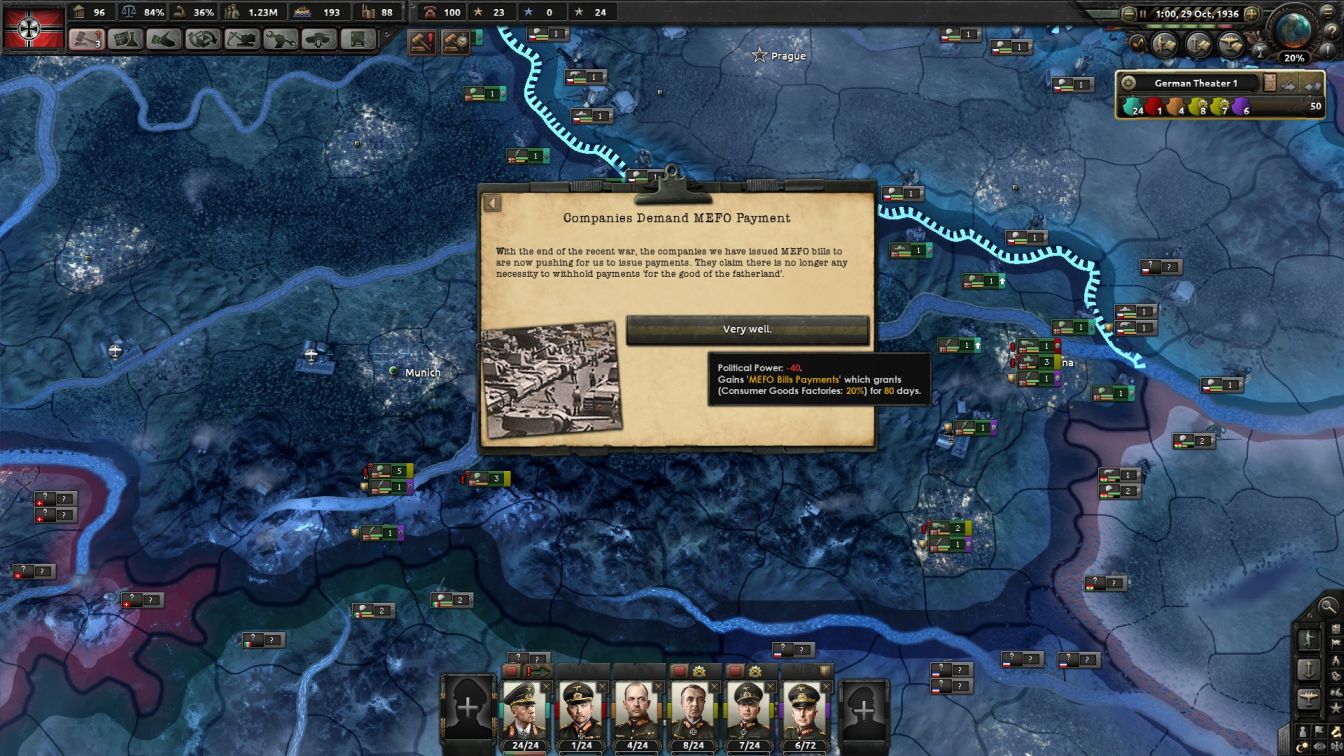This screenshot has height=756, width=1344.
Task: Click the 'Very well.' event button
Action: coord(747,328)
